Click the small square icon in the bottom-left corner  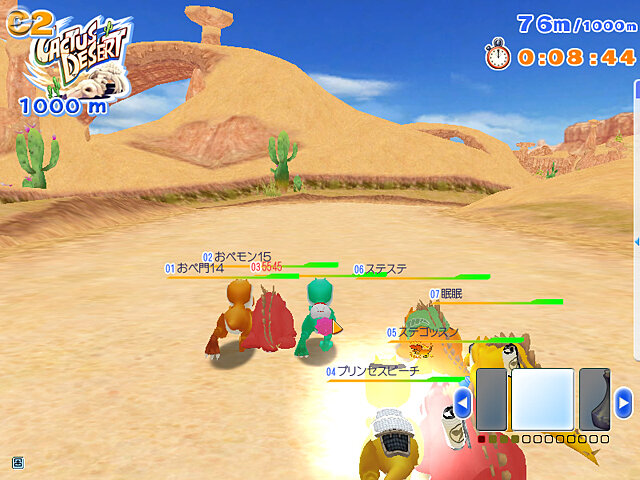[17, 462]
